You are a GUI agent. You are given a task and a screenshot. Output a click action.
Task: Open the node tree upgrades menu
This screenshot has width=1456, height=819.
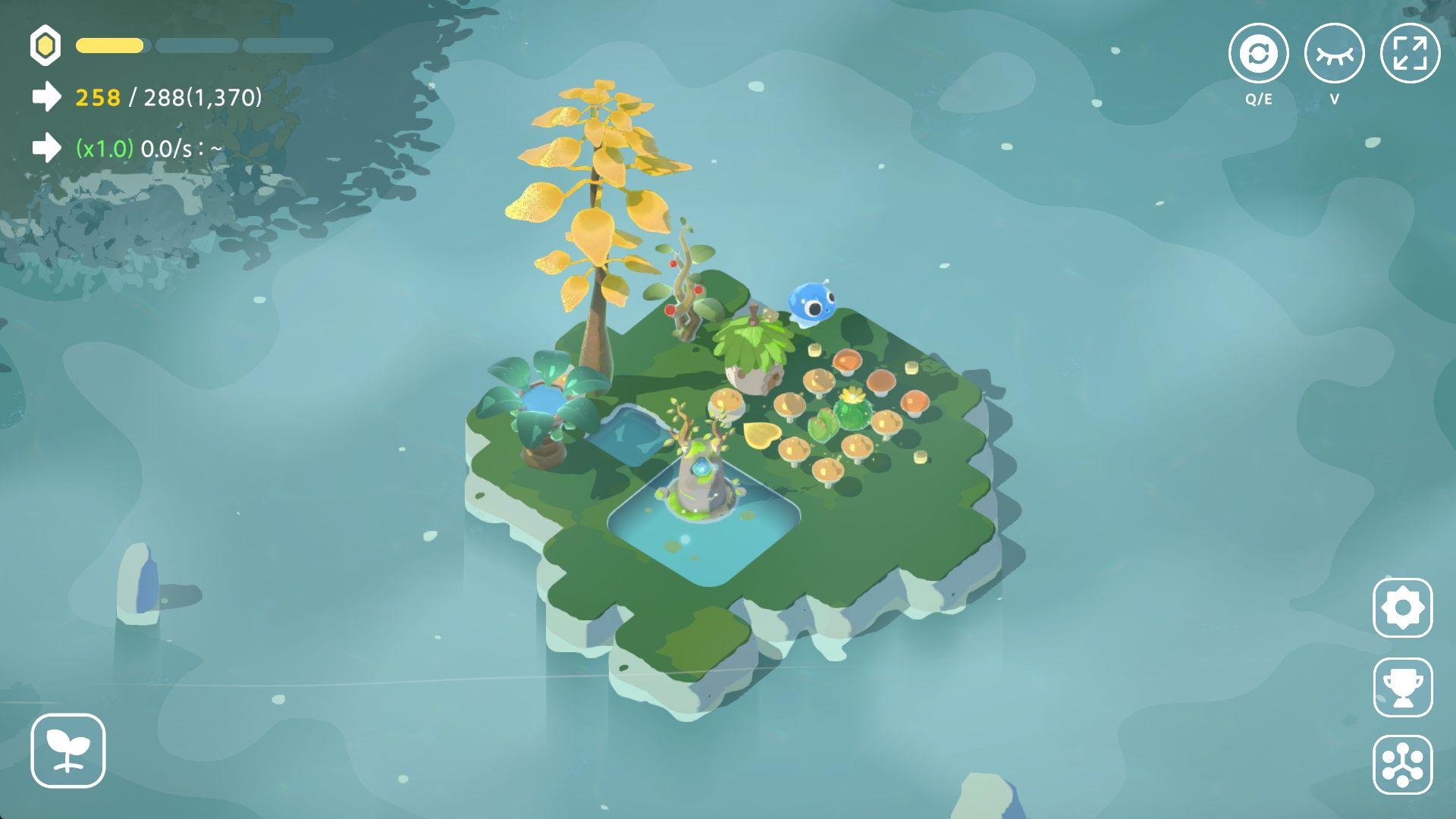[x=1402, y=764]
